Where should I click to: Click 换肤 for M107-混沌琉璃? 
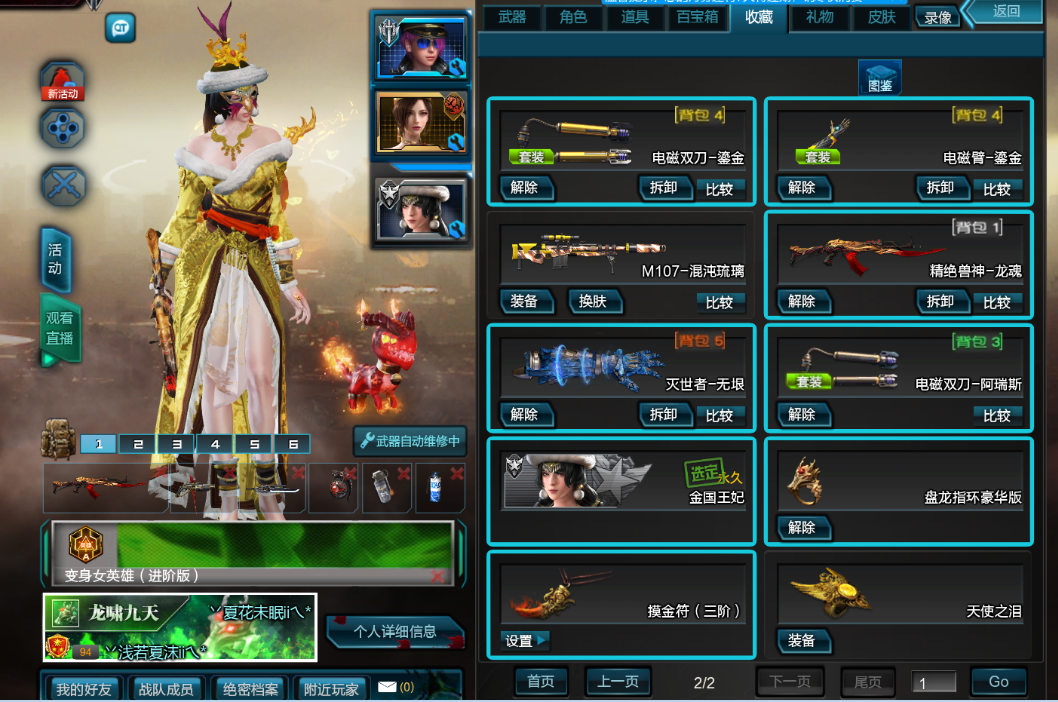(x=594, y=301)
